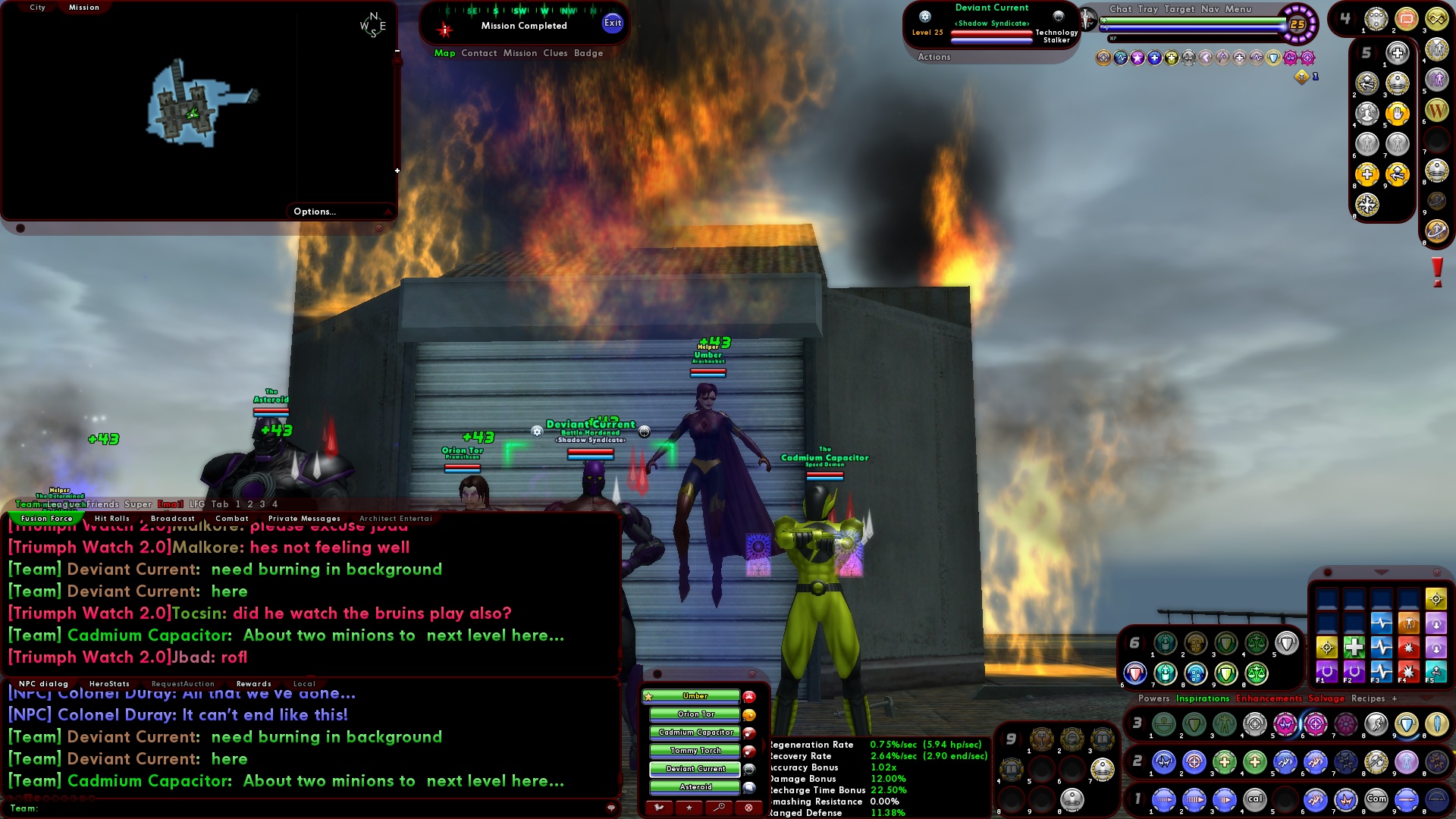Toggle the leader star next to Umber
The width and height of the screenshot is (1456, 819).
648,696
